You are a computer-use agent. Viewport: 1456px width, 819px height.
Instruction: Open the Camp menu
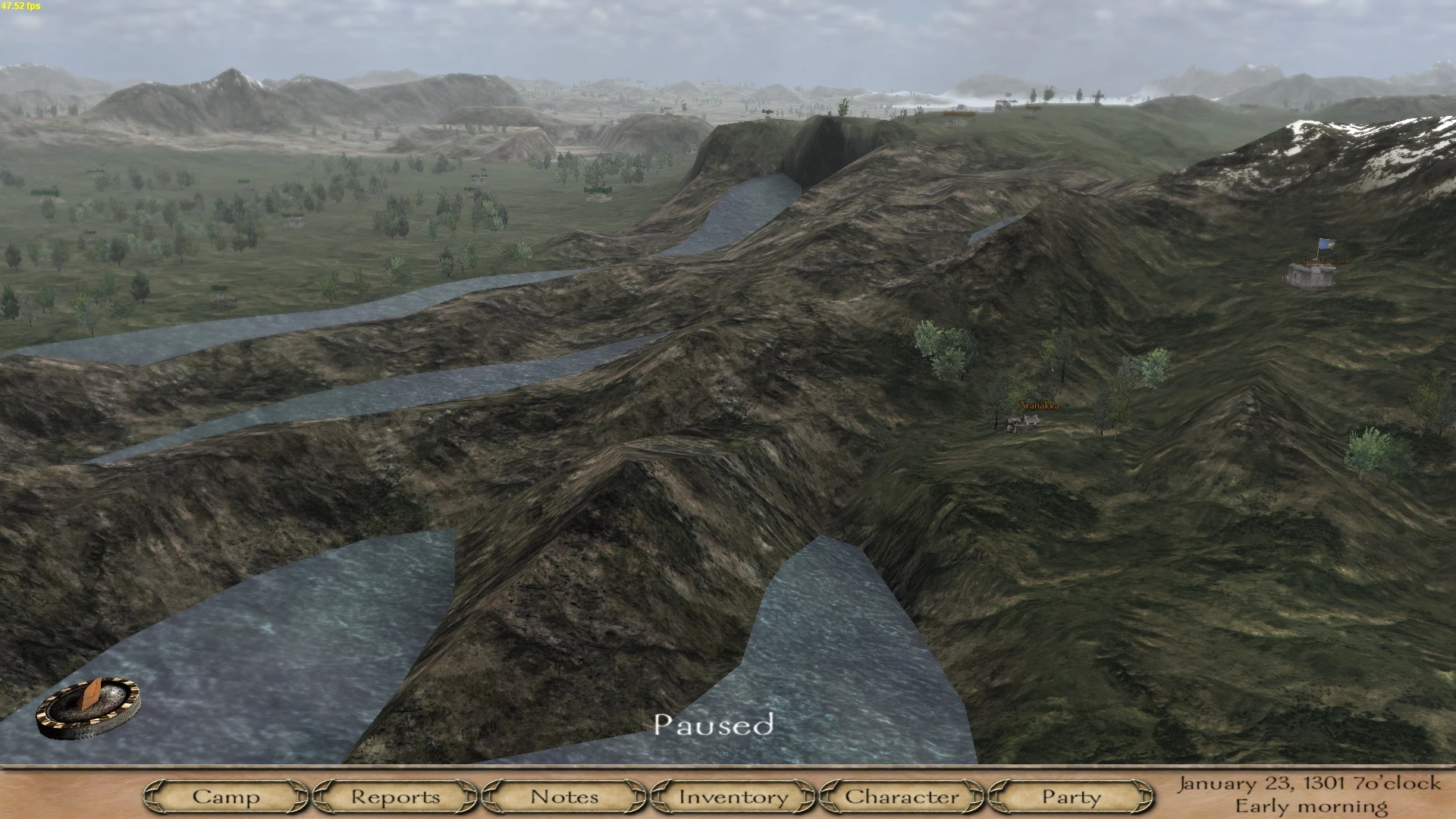pos(227,797)
